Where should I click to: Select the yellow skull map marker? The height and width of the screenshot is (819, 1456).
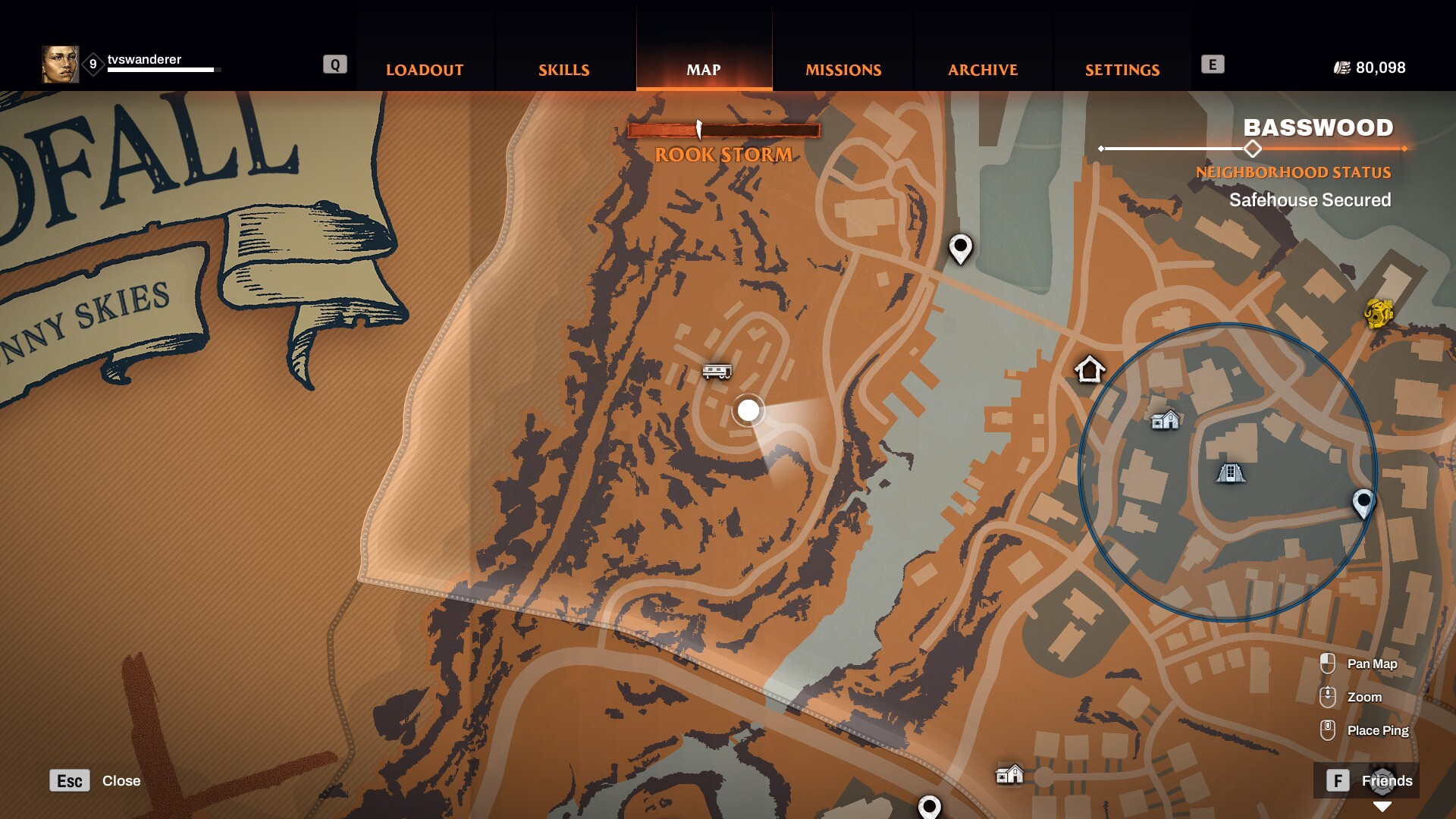[x=1379, y=312]
